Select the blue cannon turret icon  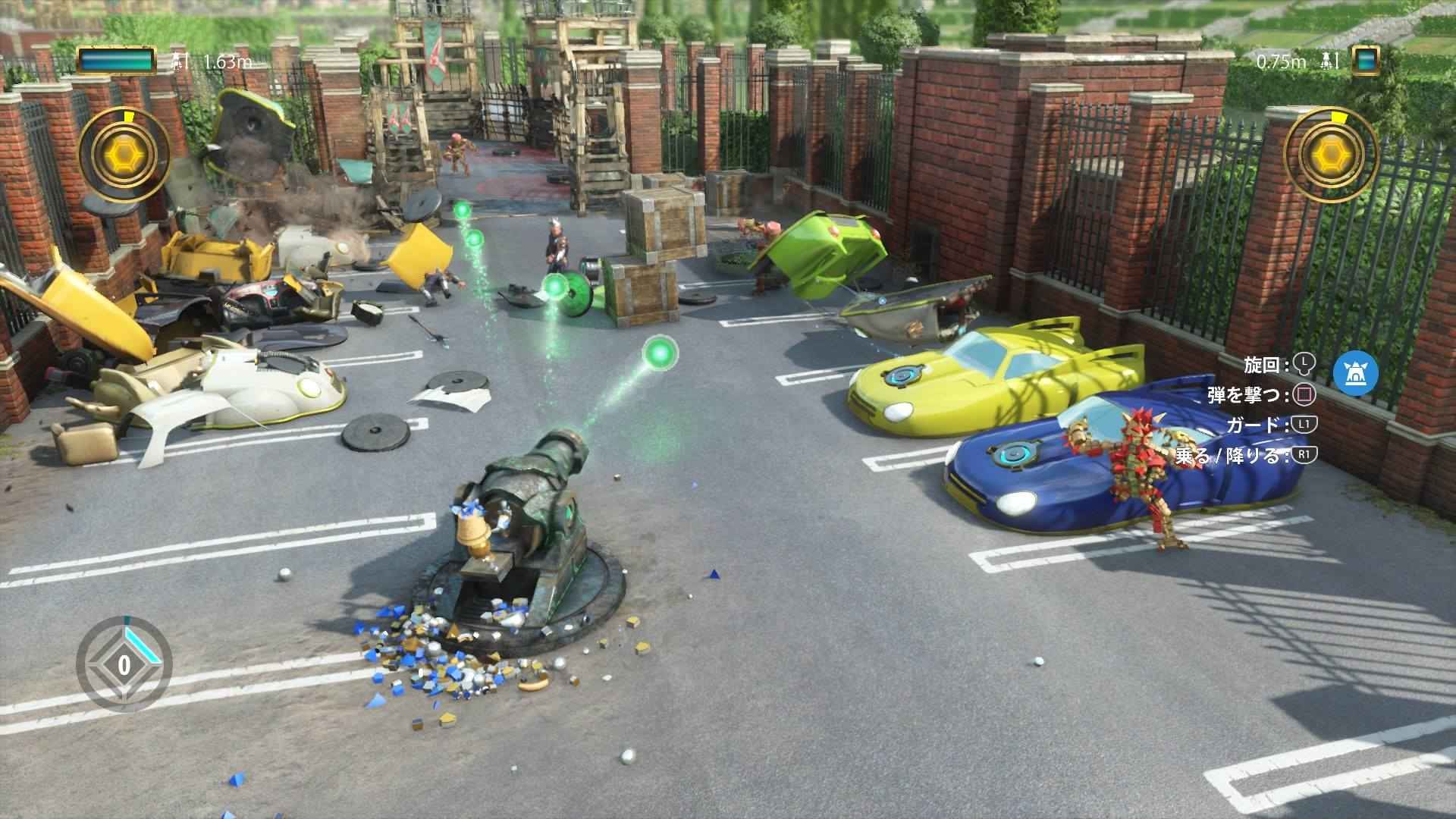1355,374
